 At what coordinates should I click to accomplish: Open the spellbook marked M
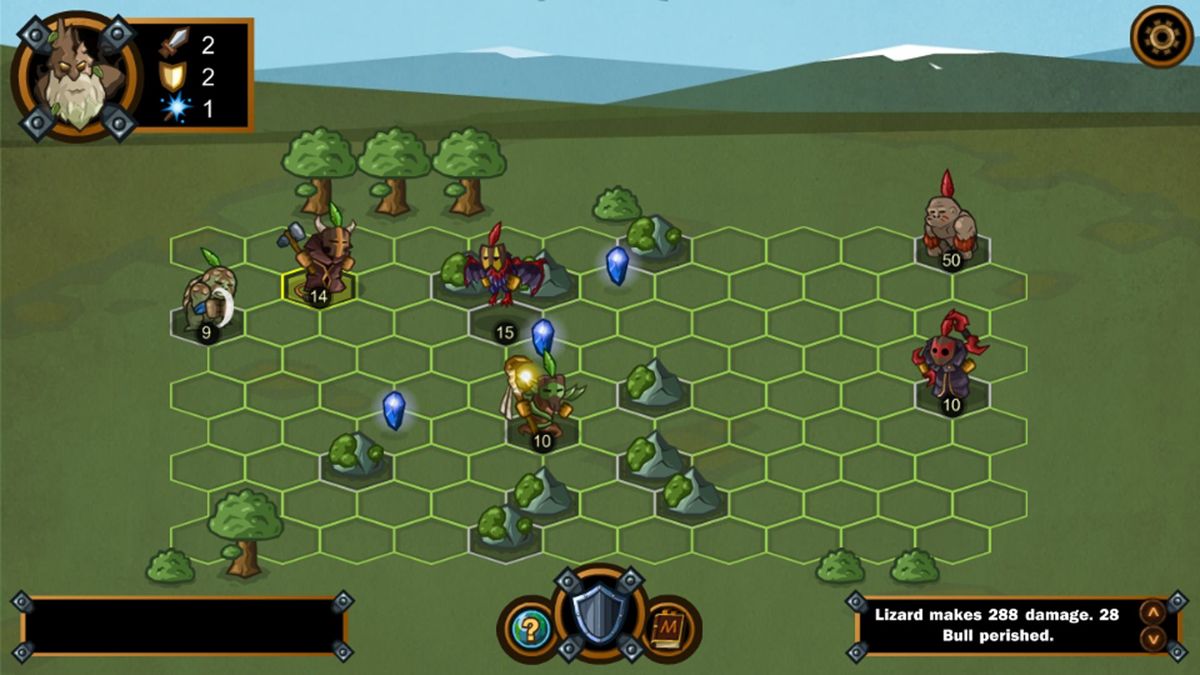(x=666, y=628)
